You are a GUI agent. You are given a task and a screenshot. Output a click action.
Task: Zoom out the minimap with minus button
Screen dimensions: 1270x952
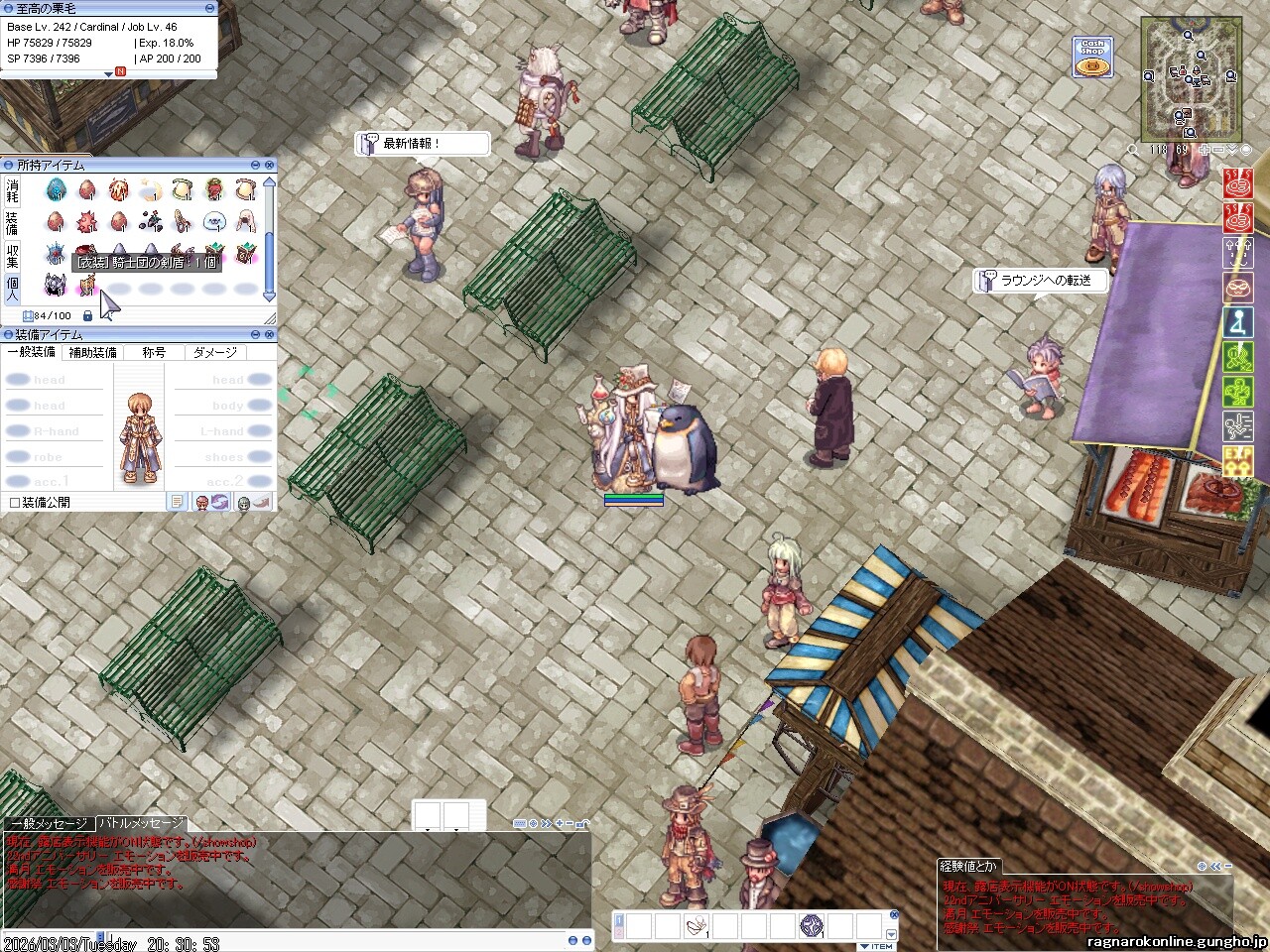(x=1218, y=150)
